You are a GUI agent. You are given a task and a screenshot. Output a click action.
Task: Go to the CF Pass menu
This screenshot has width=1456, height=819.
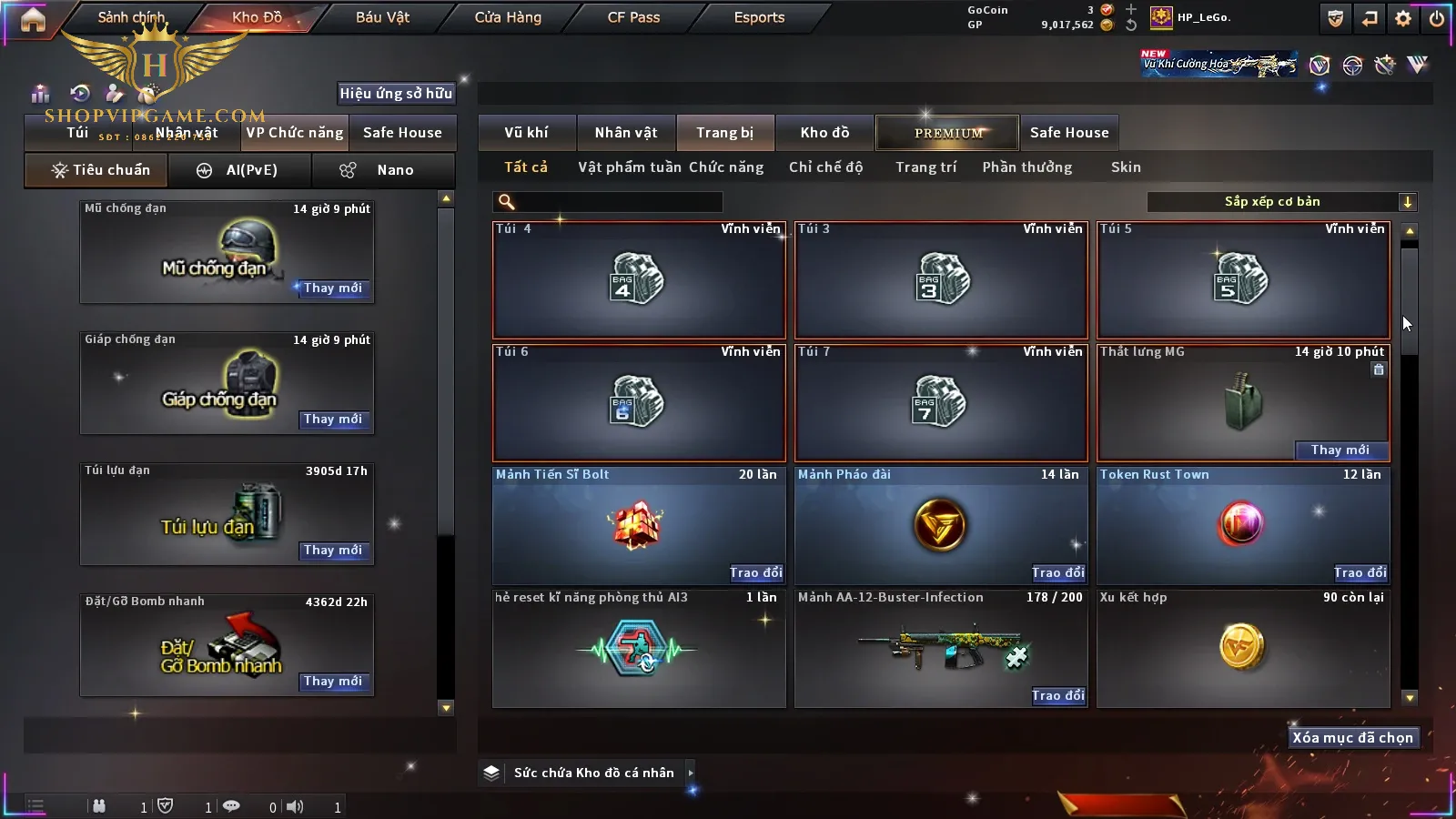coord(633,17)
